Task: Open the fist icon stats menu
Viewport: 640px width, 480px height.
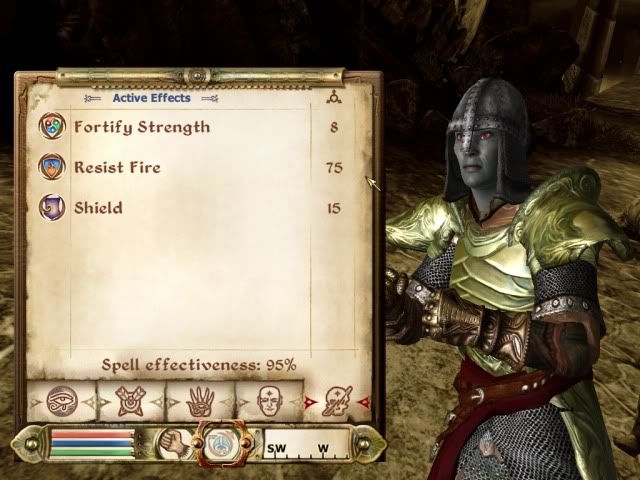Action: (174, 443)
